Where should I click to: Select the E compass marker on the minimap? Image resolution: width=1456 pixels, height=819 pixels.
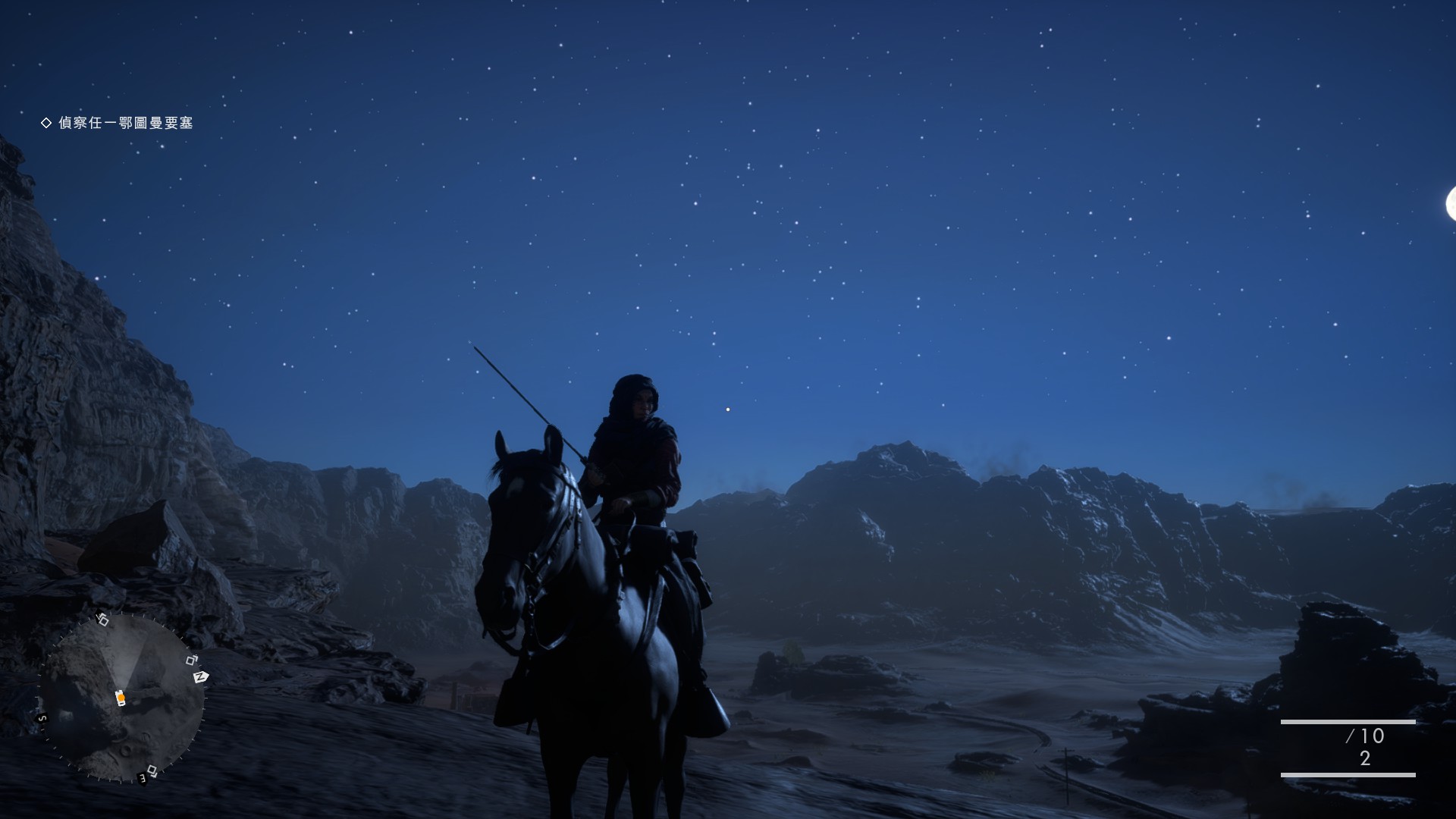click(x=142, y=777)
